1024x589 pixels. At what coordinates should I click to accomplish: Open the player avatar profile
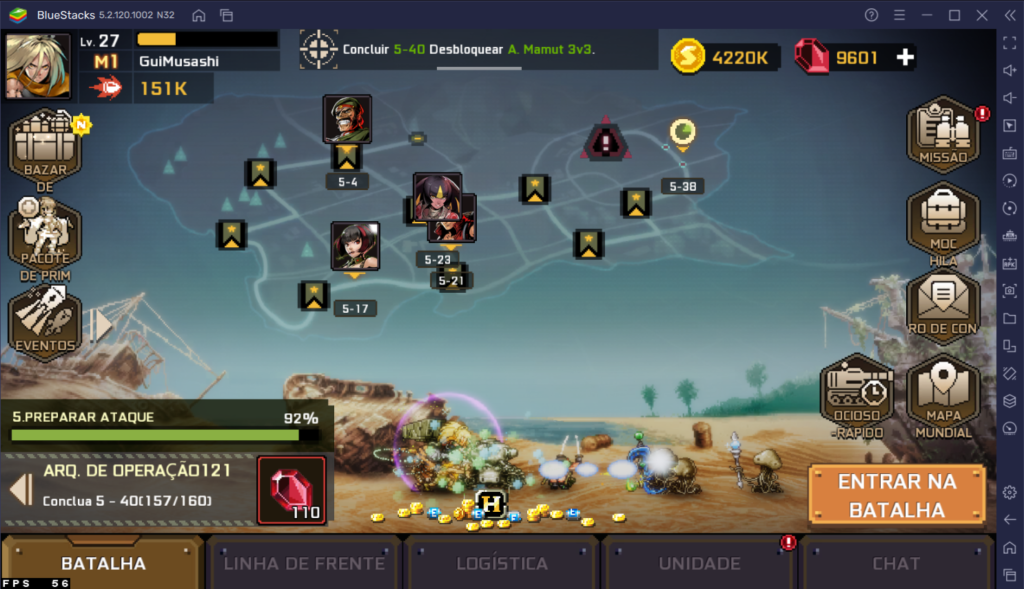pos(38,66)
